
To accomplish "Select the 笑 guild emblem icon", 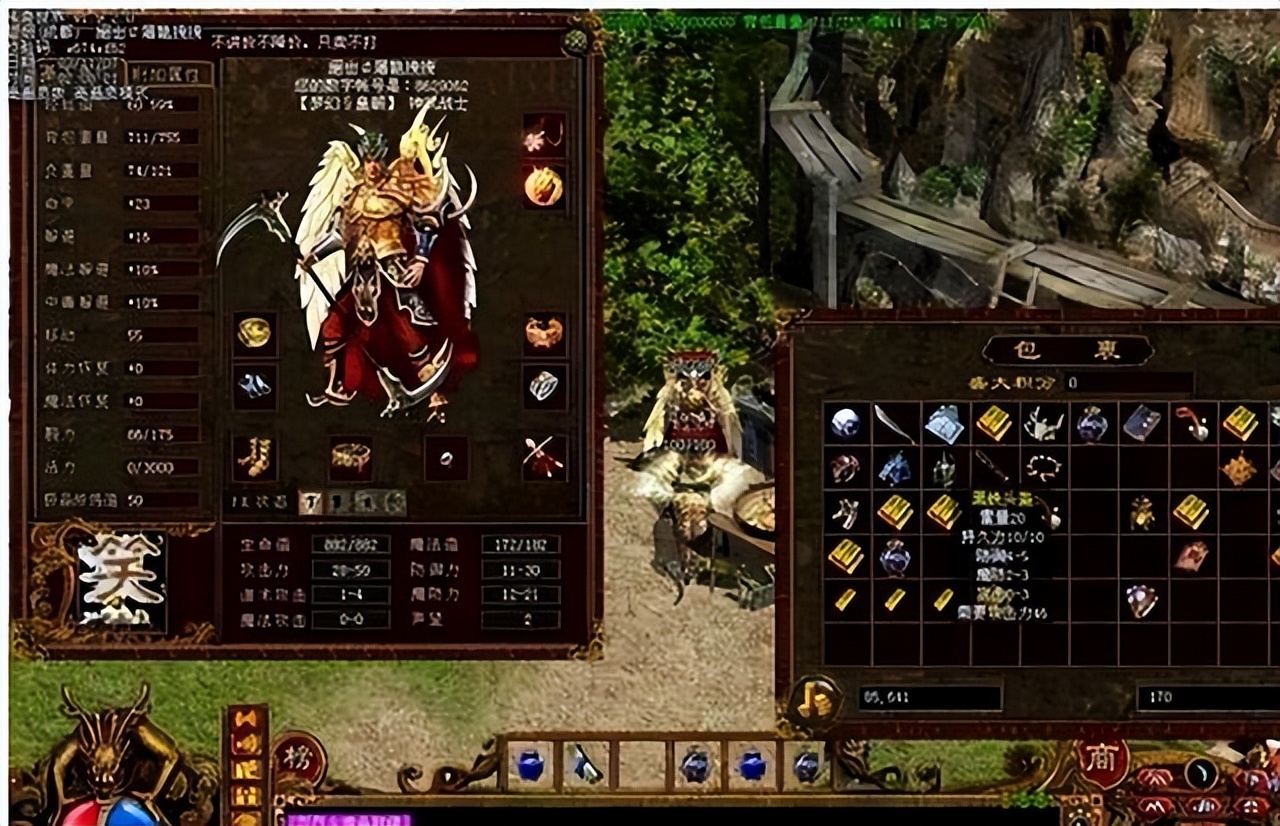I will (122, 580).
